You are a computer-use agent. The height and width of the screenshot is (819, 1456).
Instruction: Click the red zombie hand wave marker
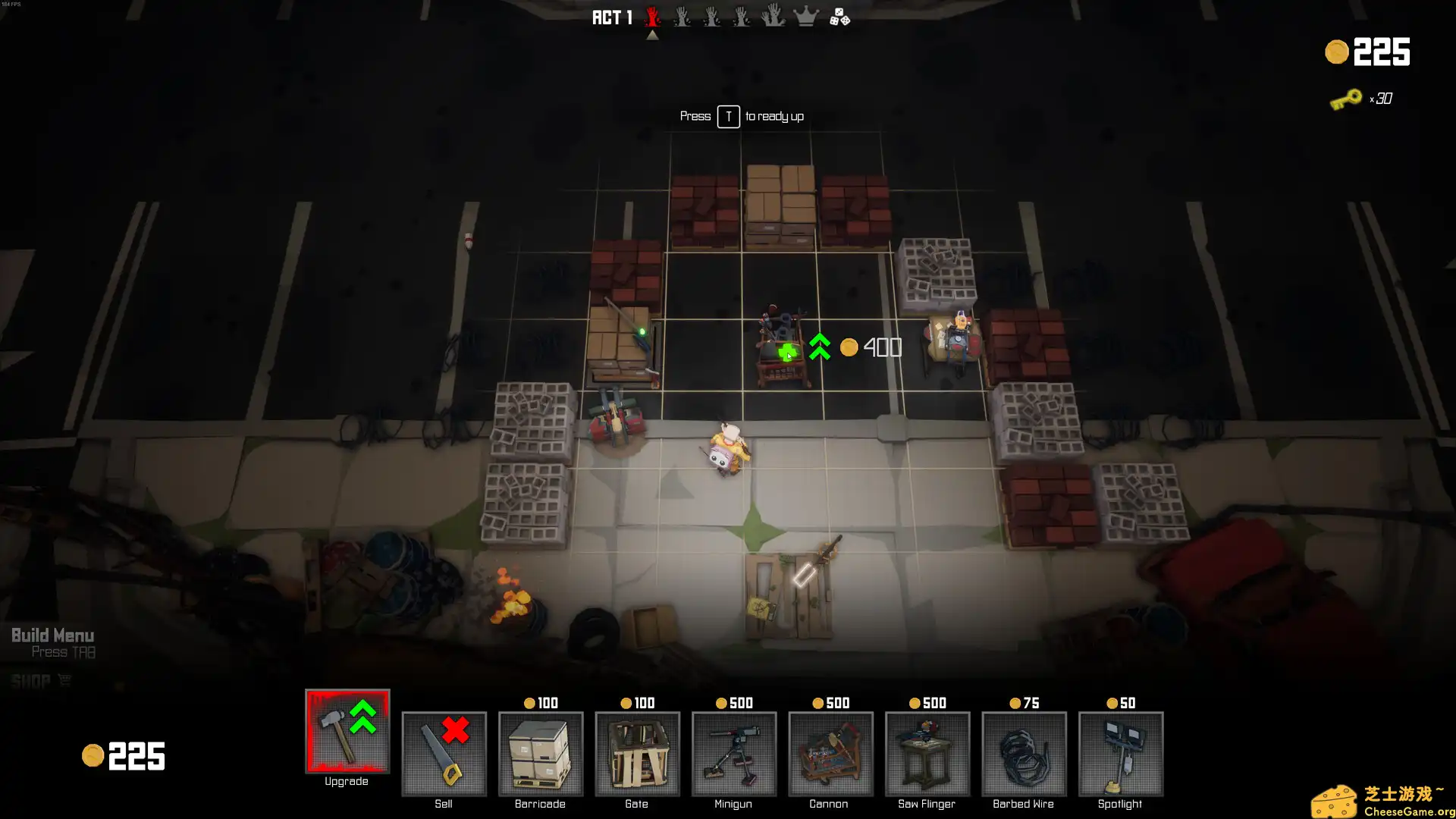[651, 17]
